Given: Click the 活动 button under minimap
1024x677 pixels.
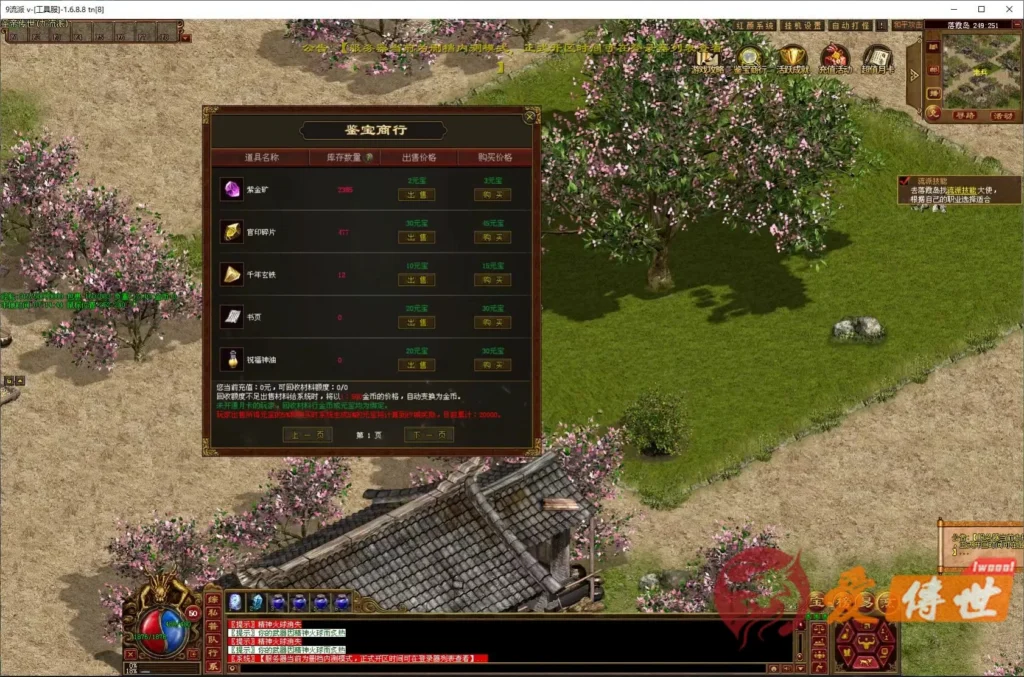Looking at the screenshot, I should tap(1001, 116).
